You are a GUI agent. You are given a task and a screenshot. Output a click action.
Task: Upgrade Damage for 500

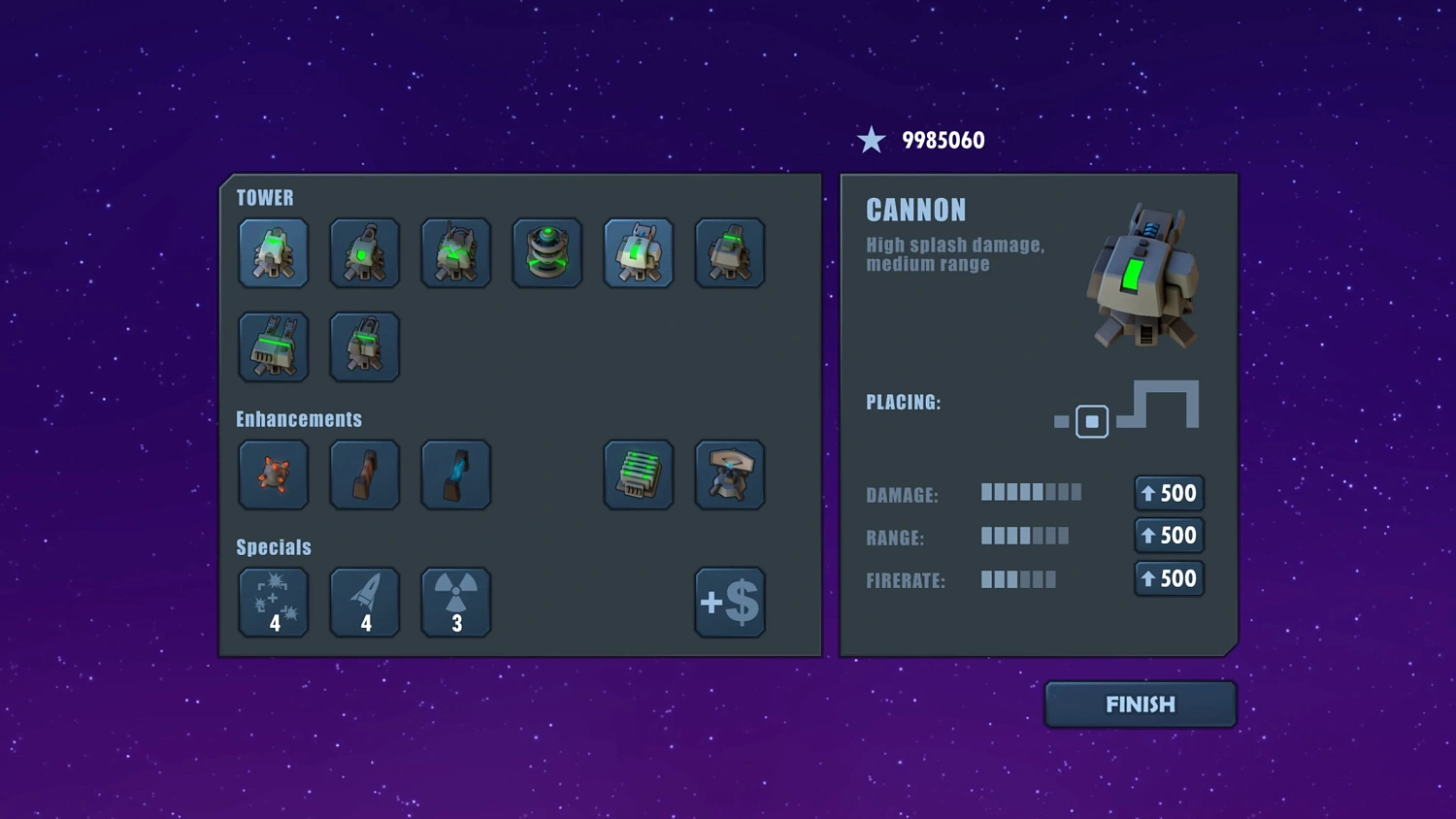coord(1169,493)
